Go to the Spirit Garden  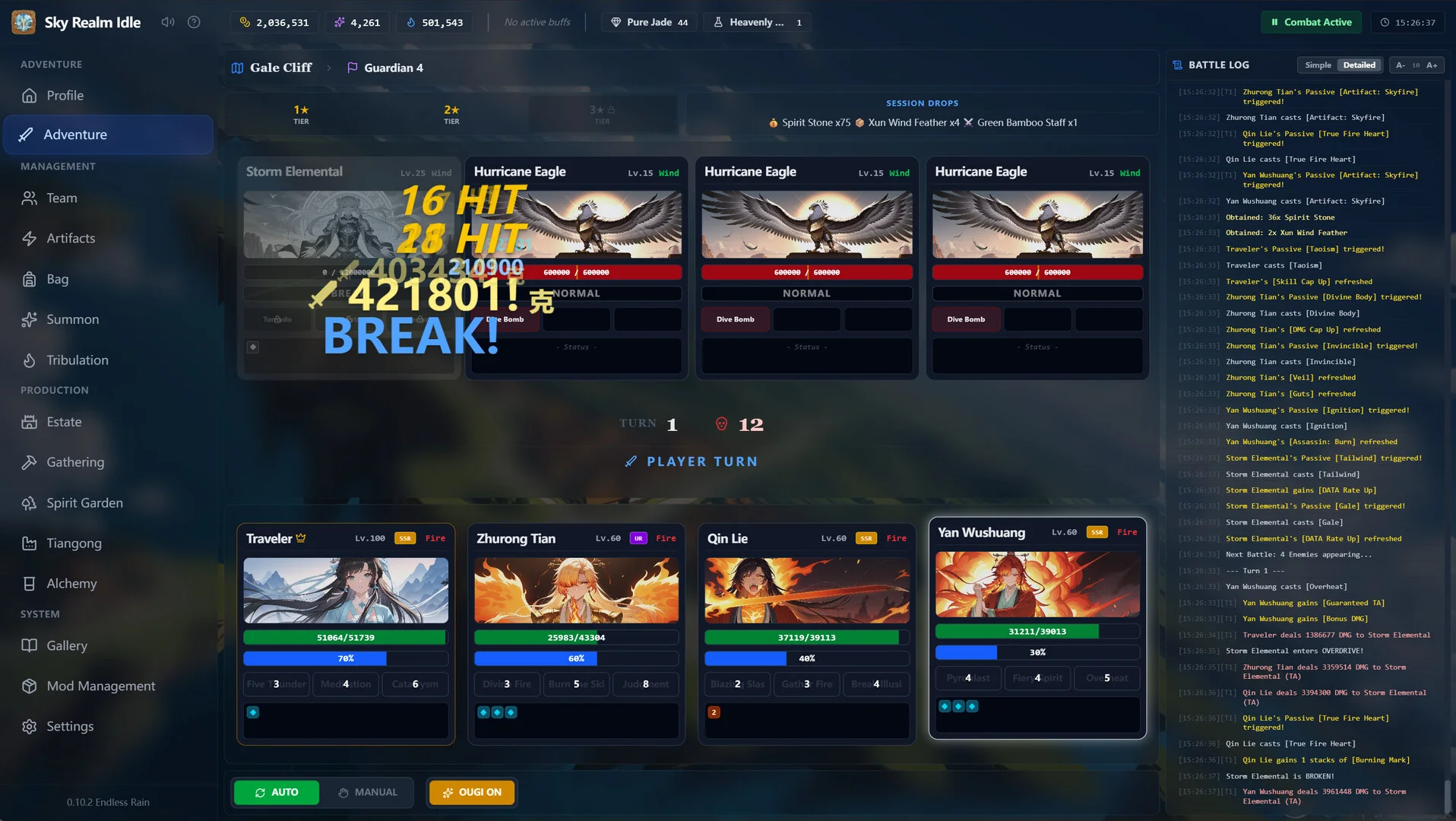[84, 503]
